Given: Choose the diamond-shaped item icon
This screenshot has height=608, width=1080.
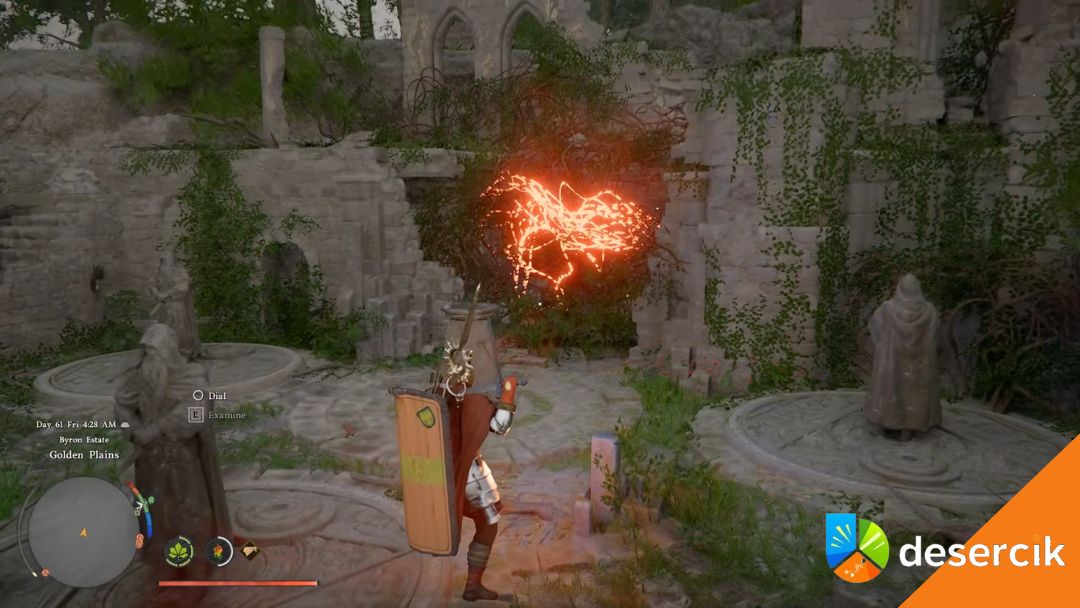Looking at the screenshot, I should pos(252,549).
